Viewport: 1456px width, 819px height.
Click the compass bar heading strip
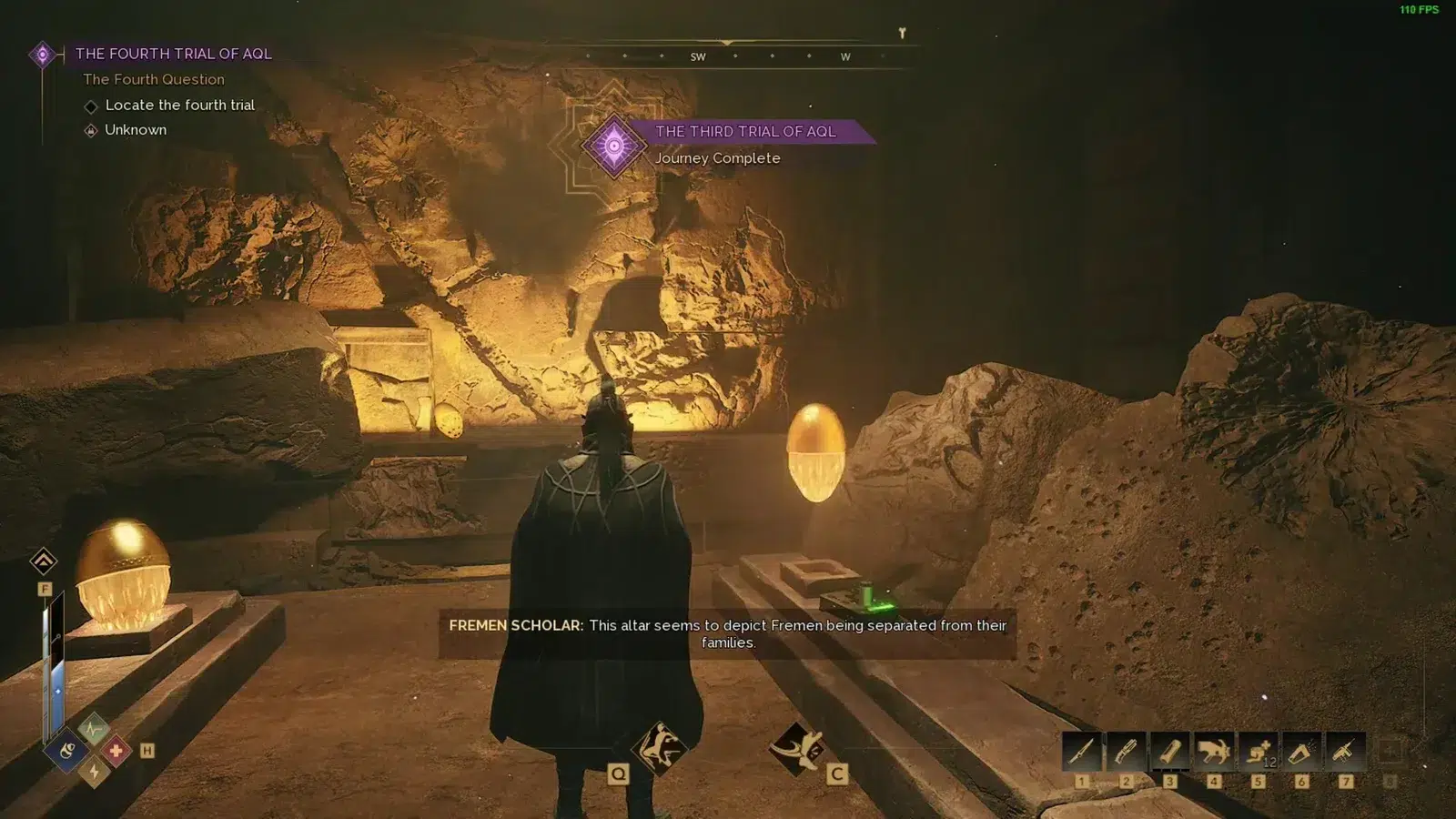tap(728, 56)
